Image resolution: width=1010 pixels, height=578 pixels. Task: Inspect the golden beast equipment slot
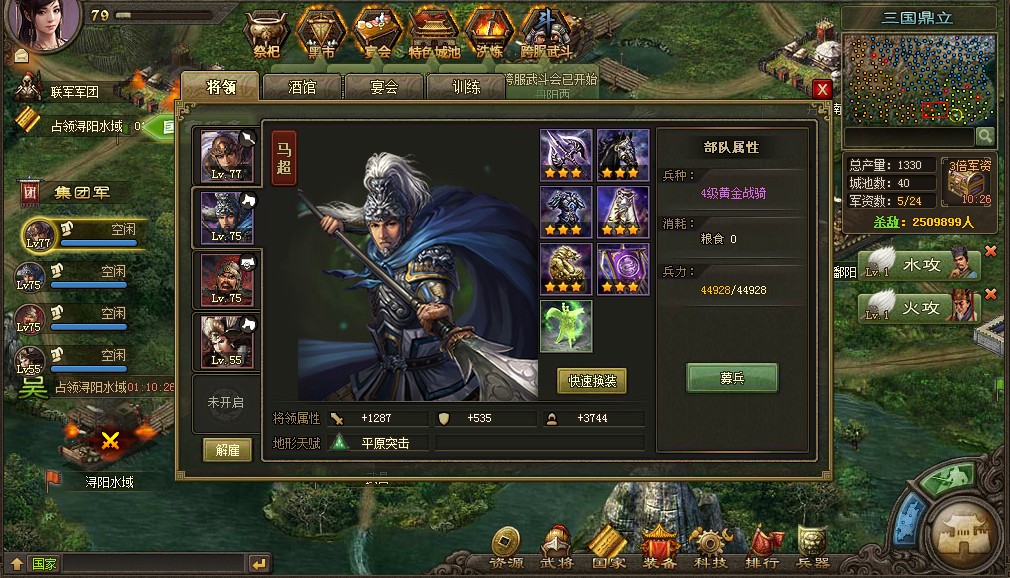click(566, 270)
